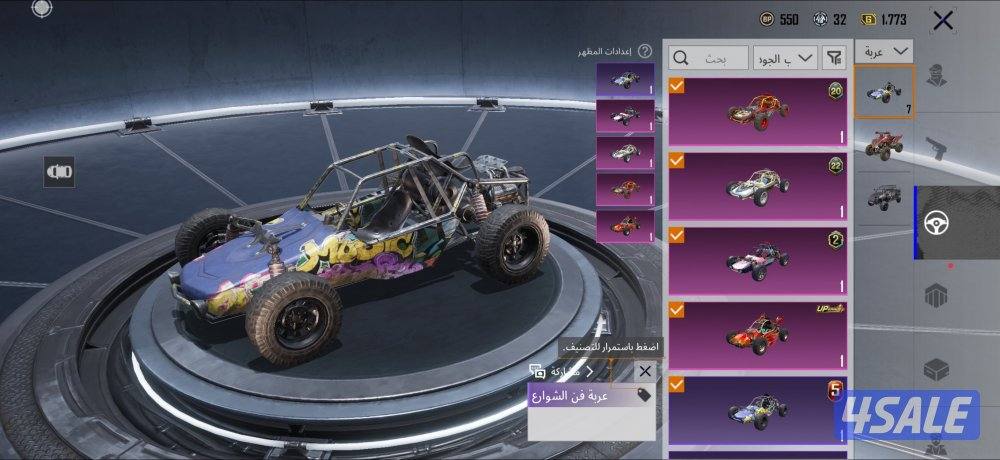Choose the white buggy skin numbered 22
Image resolution: width=1000 pixels, height=460 pixels.
click(757, 185)
